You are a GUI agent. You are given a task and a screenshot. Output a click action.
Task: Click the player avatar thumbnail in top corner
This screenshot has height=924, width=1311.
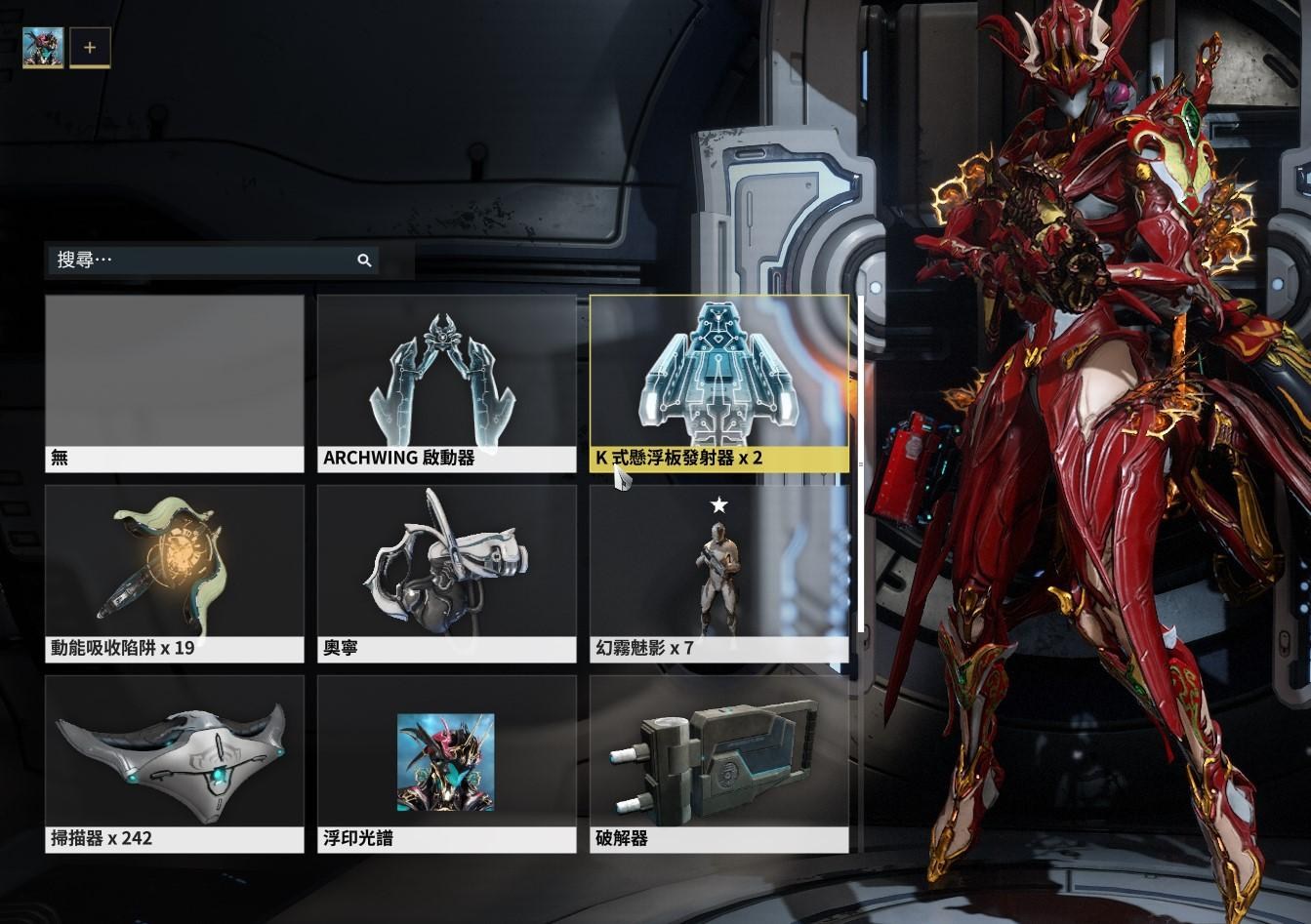click(x=43, y=47)
